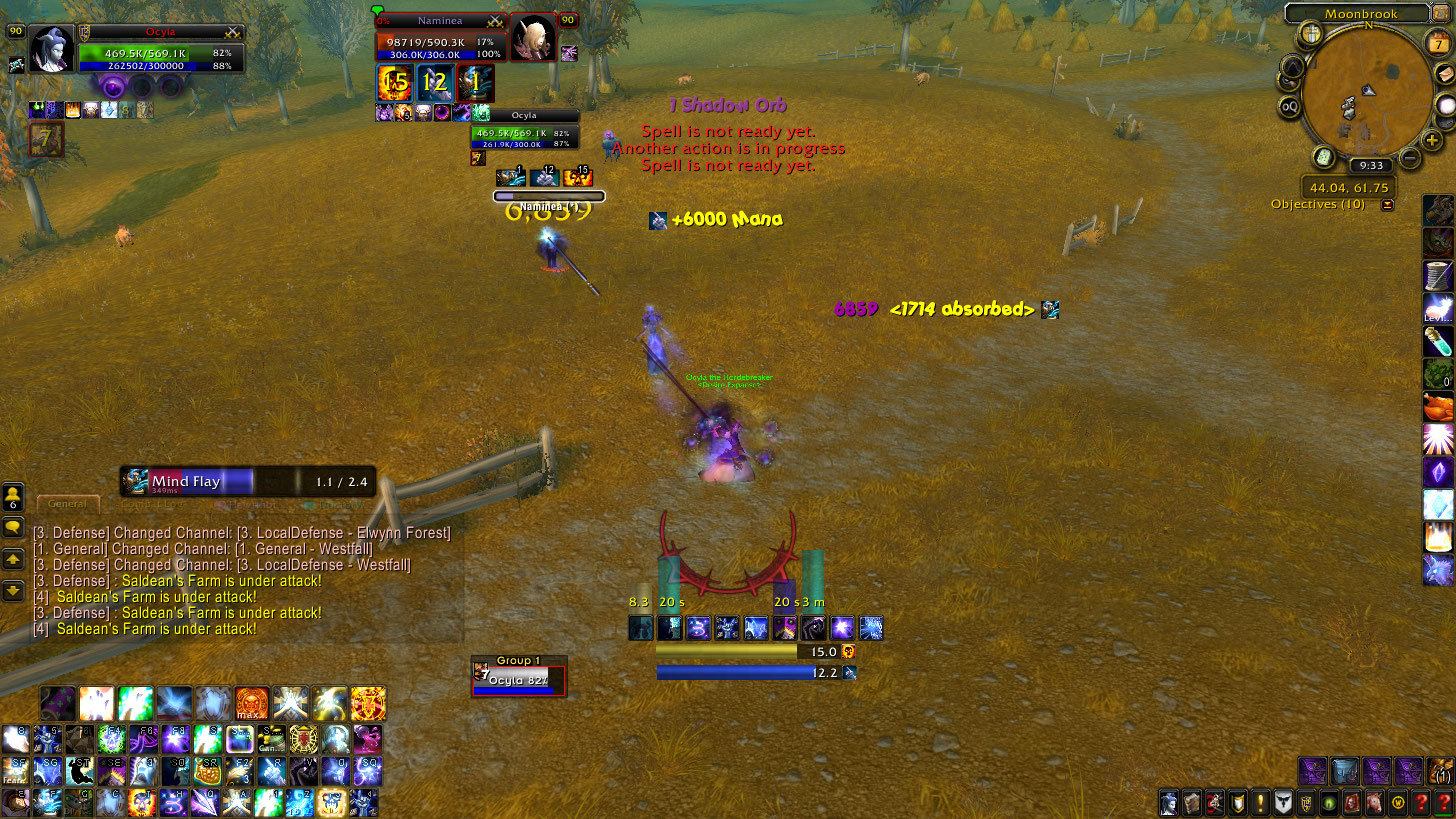Zoom in on the minimap
Image resolution: width=1456 pixels, height=819 pixels.
[x=1432, y=141]
